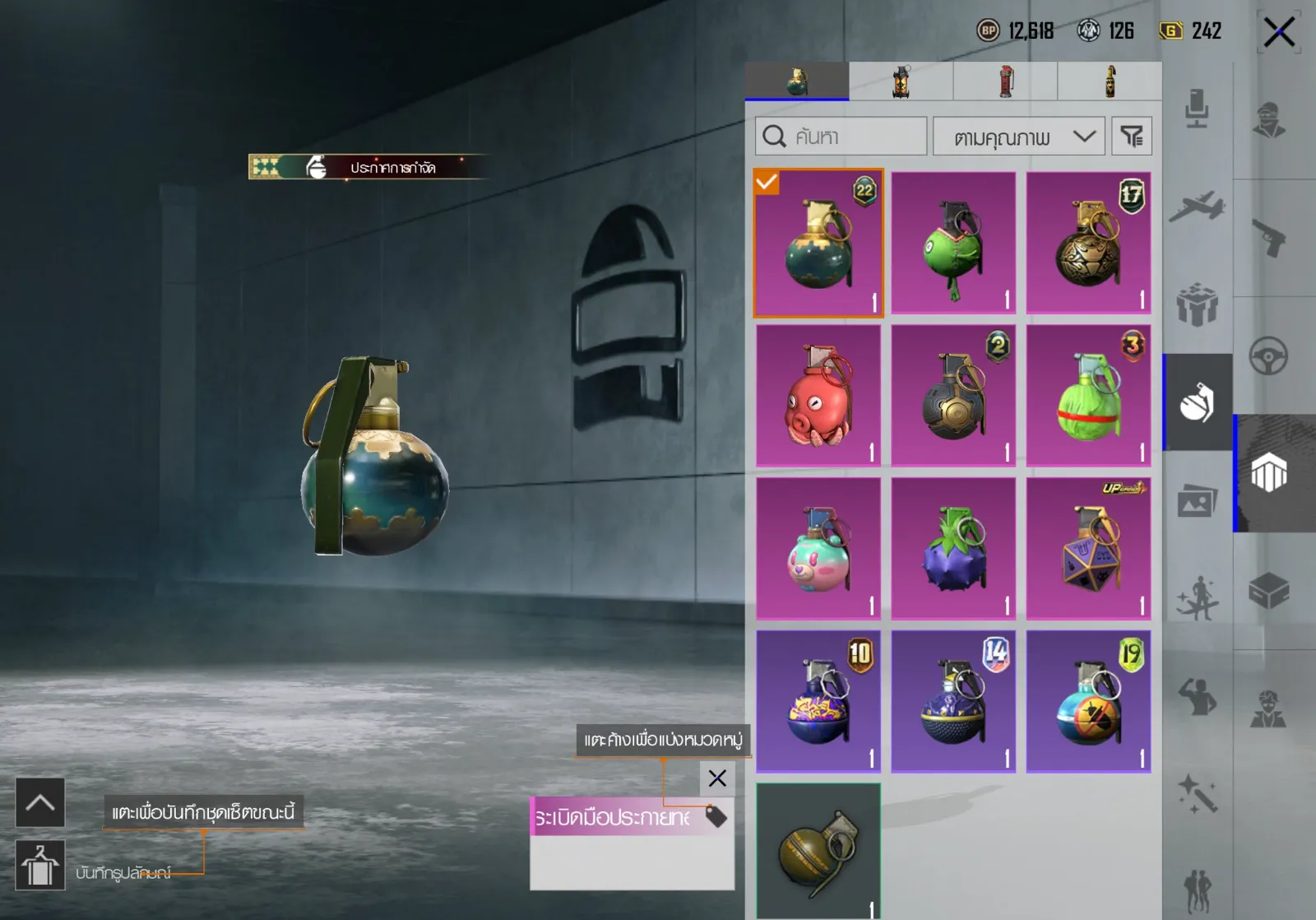Open the sort-by-quality dropdown
This screenshot has height=920, width=1316.
coord(1018,137)
